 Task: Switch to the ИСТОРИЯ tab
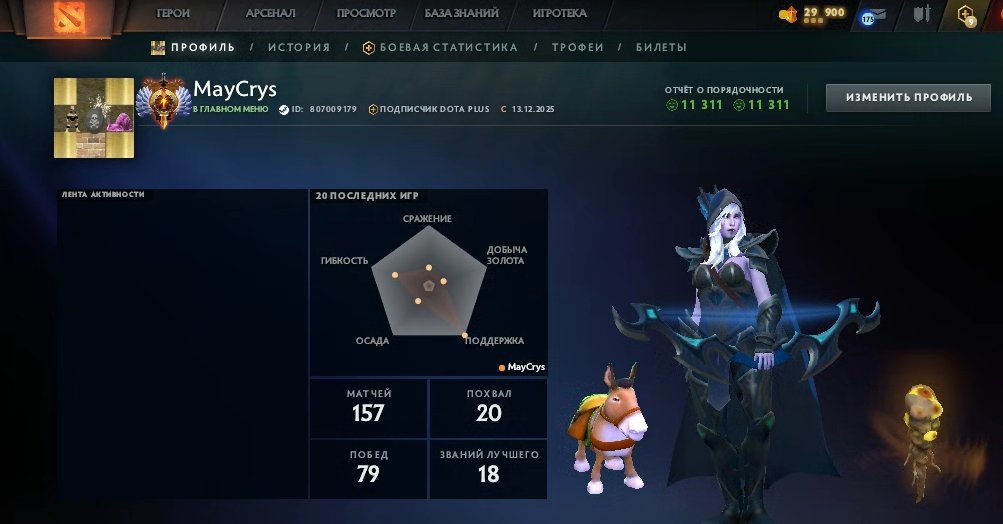click(299, 47)
